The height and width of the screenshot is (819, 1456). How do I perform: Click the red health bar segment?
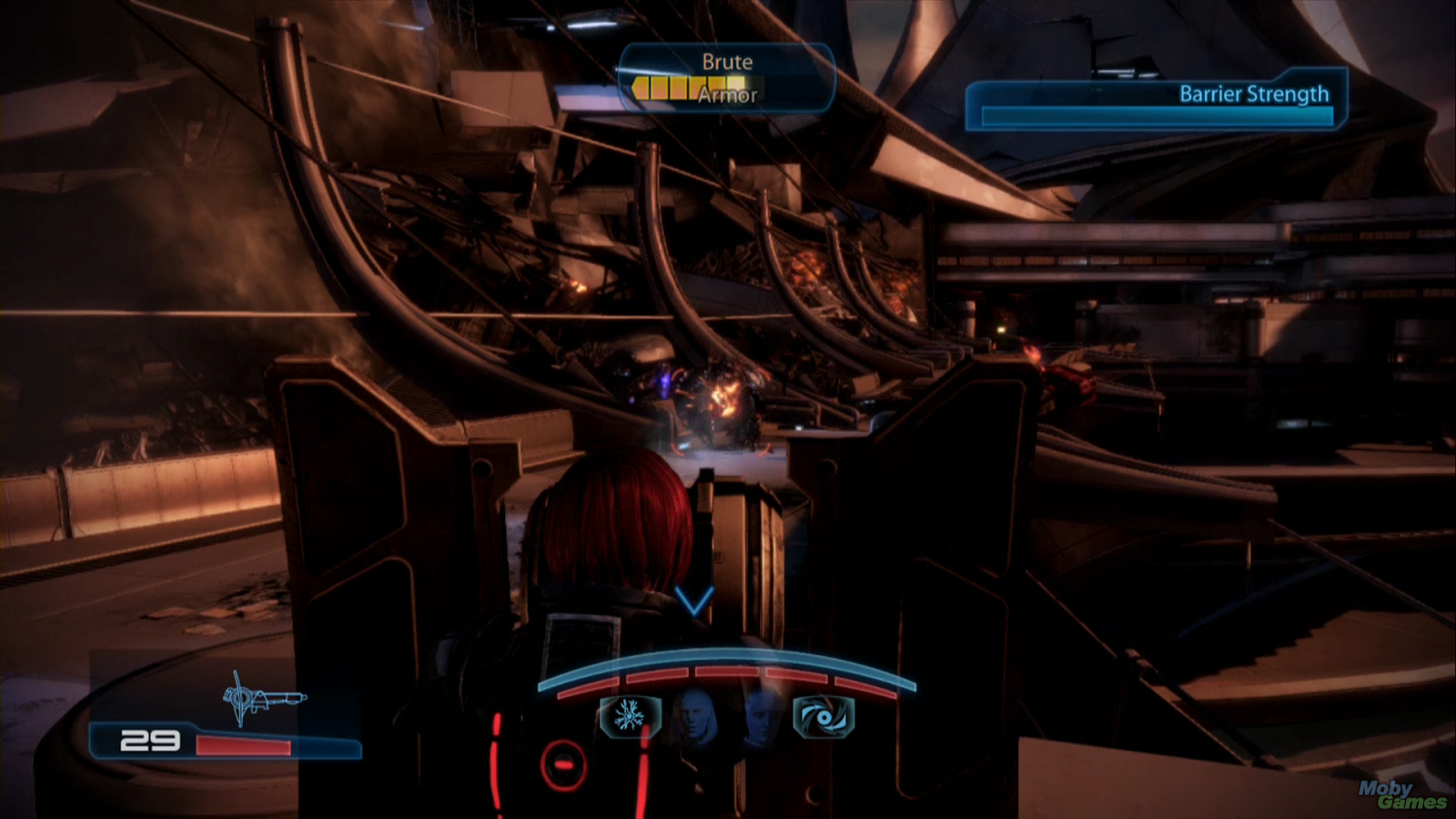tap(244, 747)
